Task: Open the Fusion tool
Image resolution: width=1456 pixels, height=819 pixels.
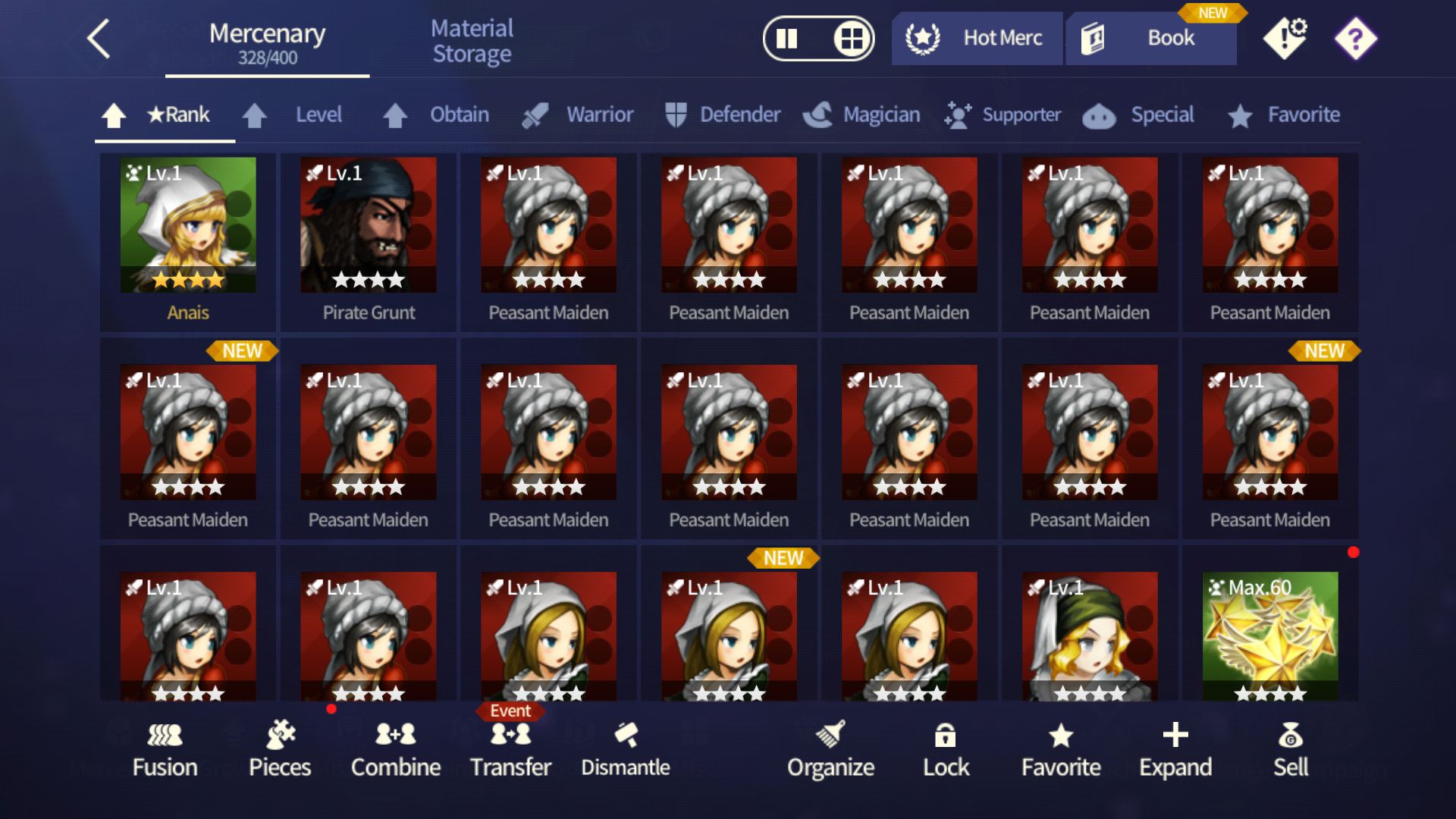Action: coord(165,751)
